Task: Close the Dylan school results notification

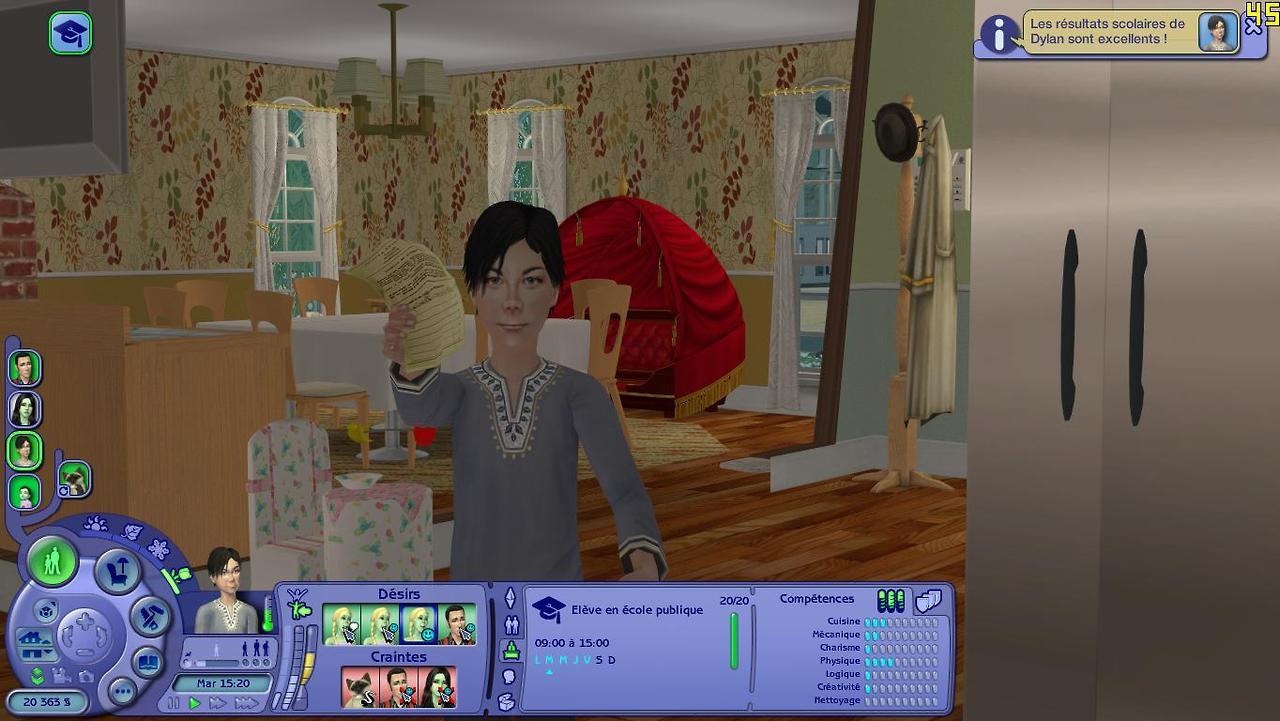Action: point(1253,29)
